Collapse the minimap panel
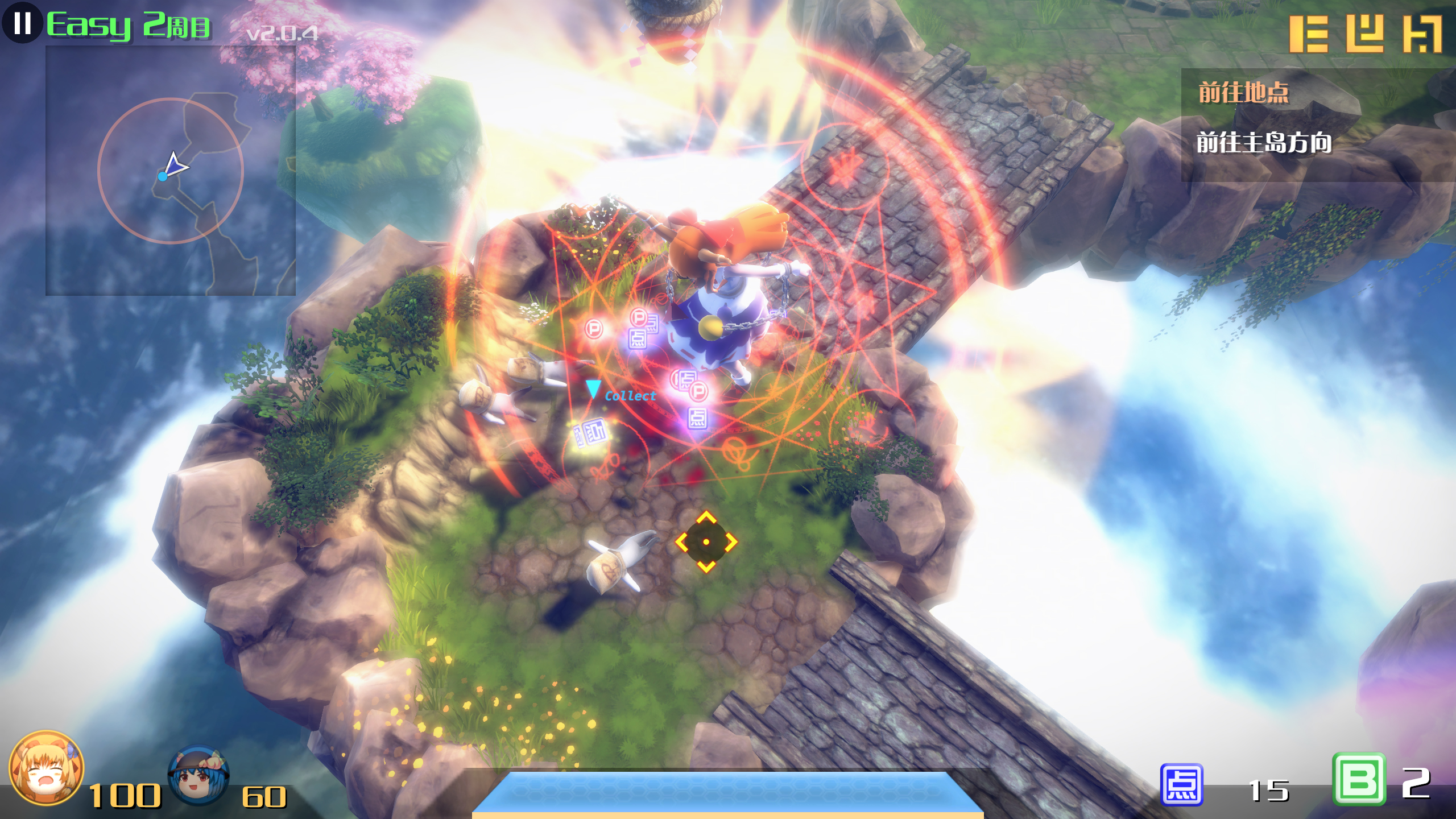This screenshot has height=819, width=1456. [171, 171]
